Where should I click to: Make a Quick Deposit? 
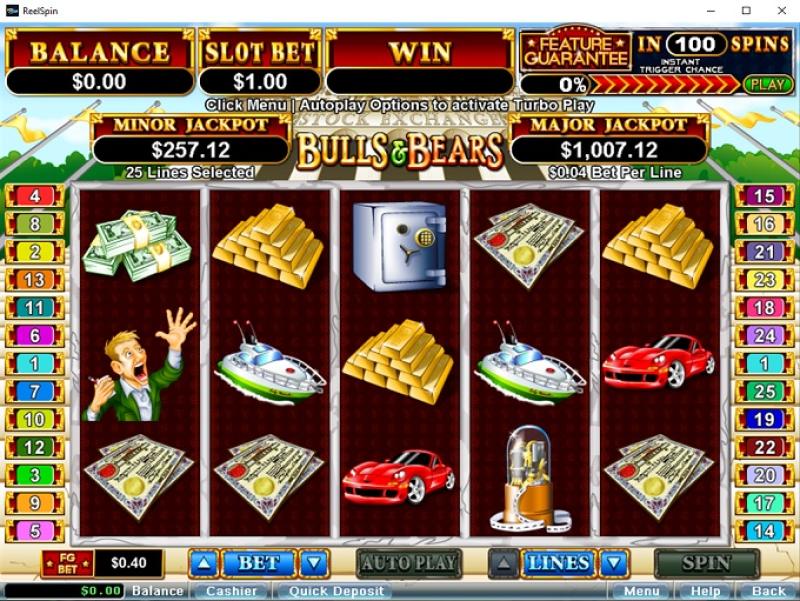pyautogui.click(x=337, y=591)
